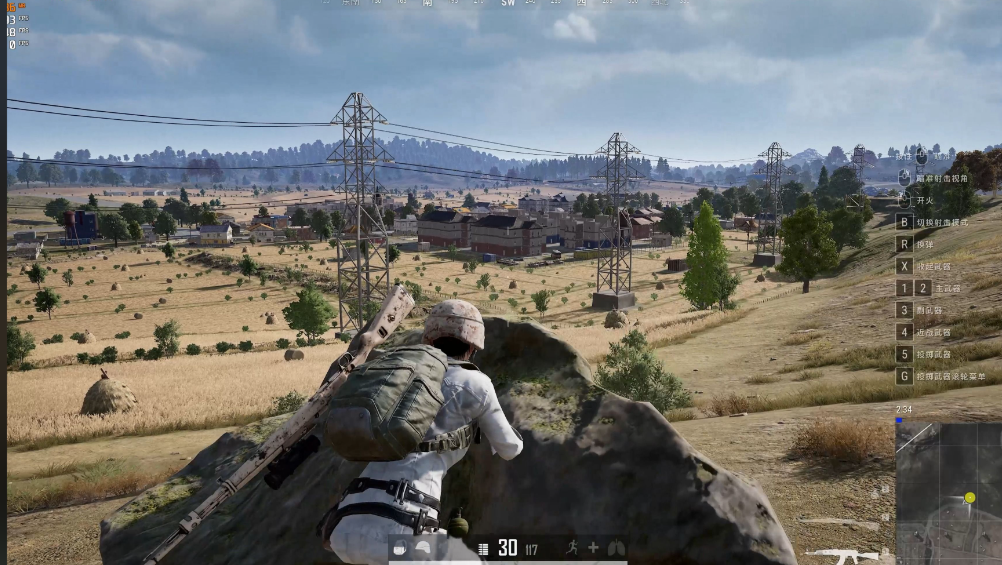Click the running figure stance icon
The height and width of the screenshot is (565, 1002).
point(572,548)
